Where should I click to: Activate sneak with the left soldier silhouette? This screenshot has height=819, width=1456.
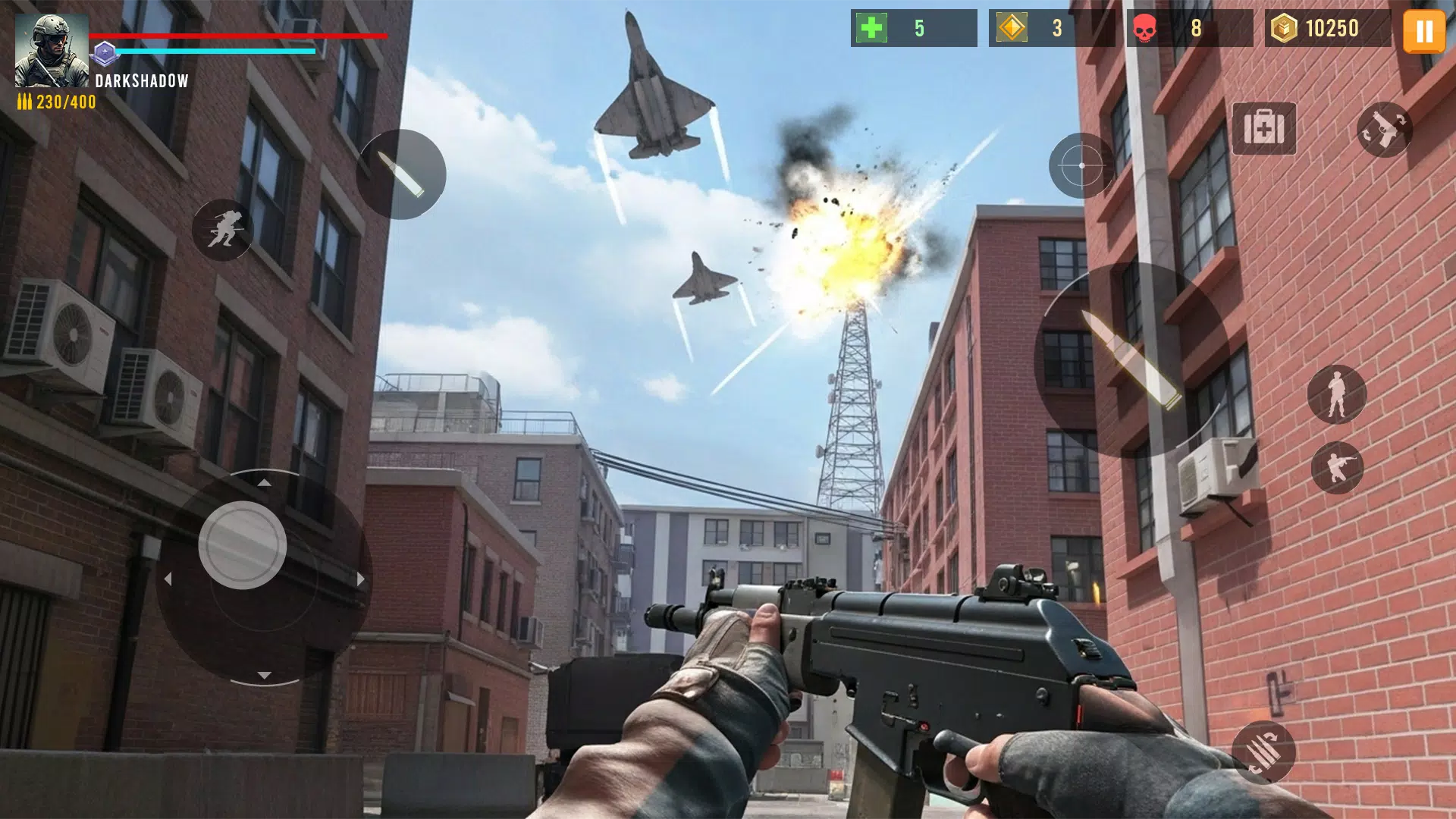(223, 229)
